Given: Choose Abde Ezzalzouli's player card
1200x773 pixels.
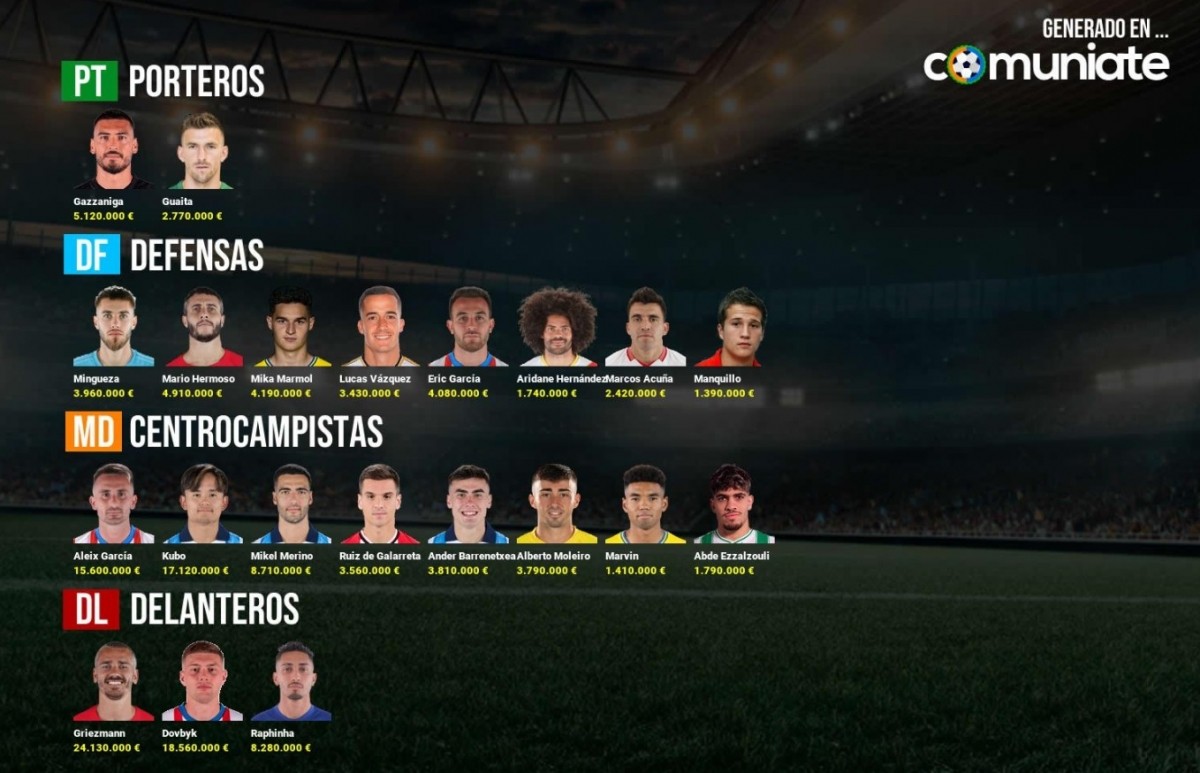Looking at the screenshot, I should pyautogui.click(x=733, y=504).
